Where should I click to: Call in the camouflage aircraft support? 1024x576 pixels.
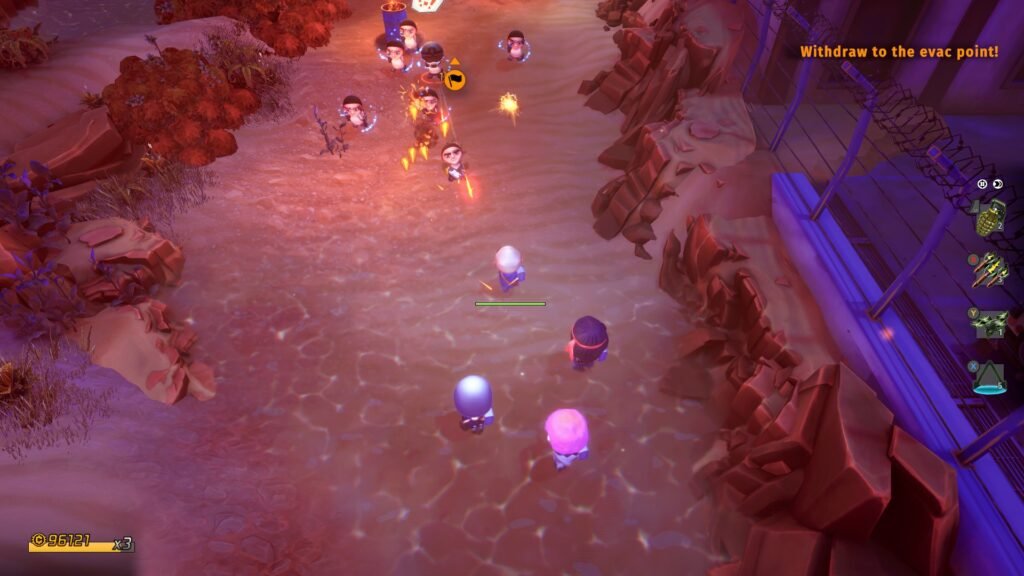(989, 322)
